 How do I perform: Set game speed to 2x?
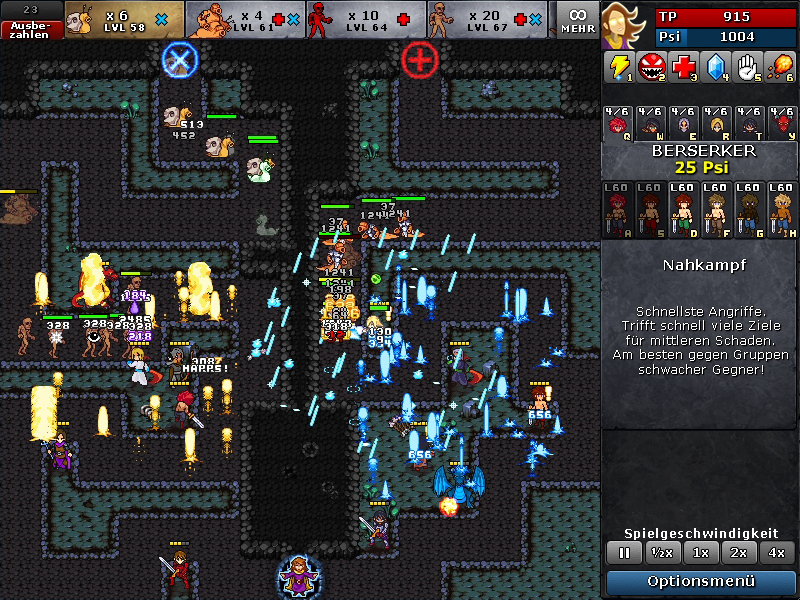point(738,552)
